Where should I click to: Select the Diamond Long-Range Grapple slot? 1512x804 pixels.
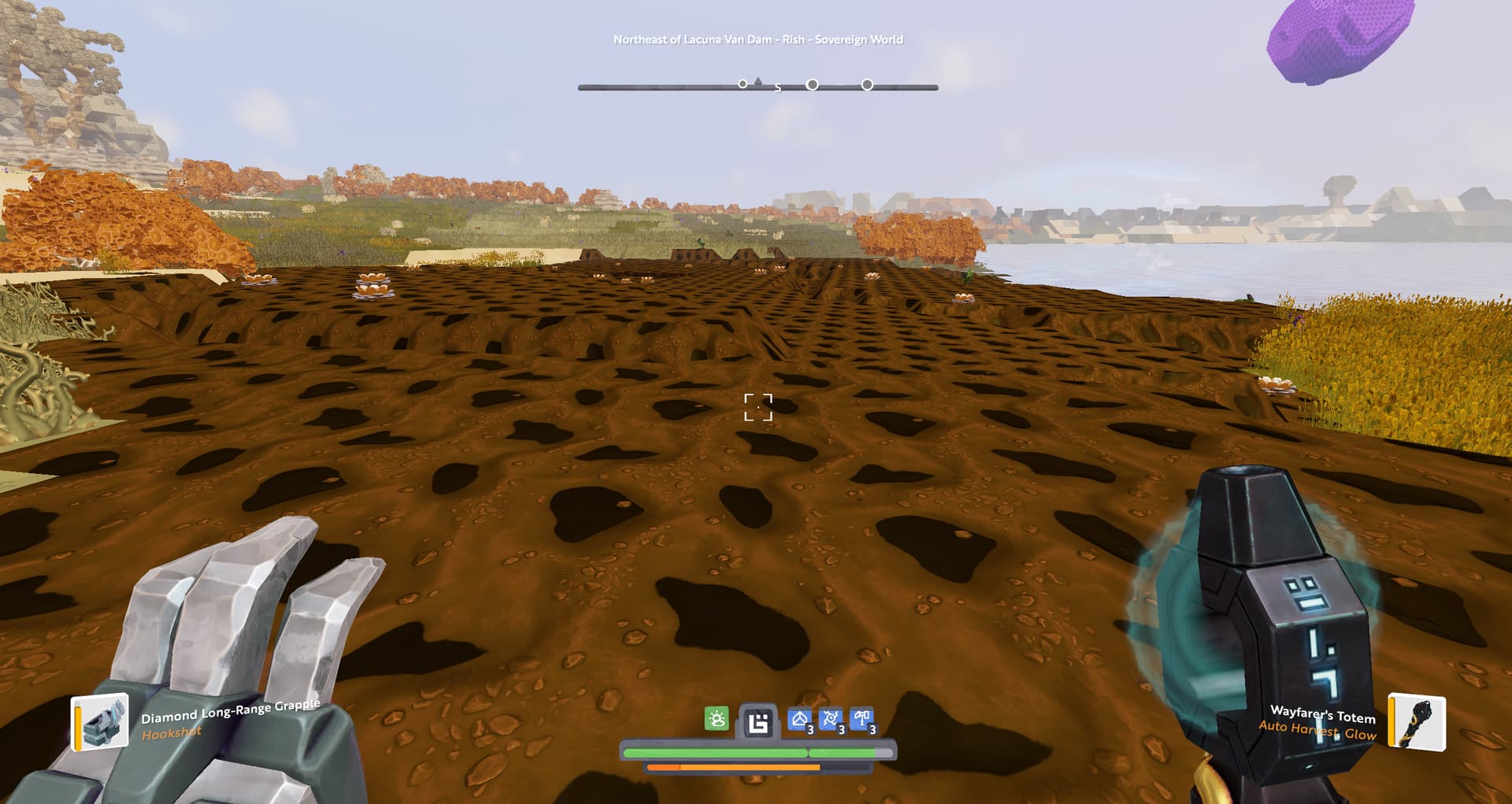coord(100,721)
